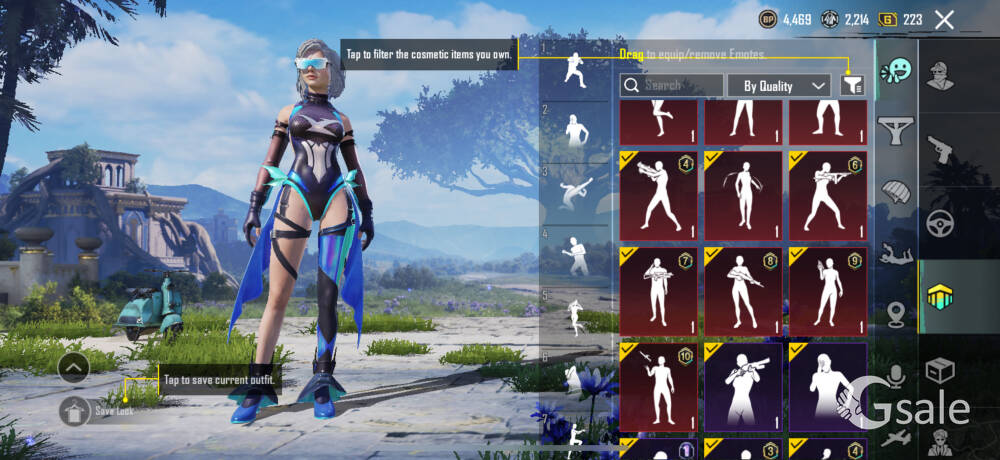Select the emote tile numbered 4
Screen dimensions: 1000x460
[x=658, y=196]
